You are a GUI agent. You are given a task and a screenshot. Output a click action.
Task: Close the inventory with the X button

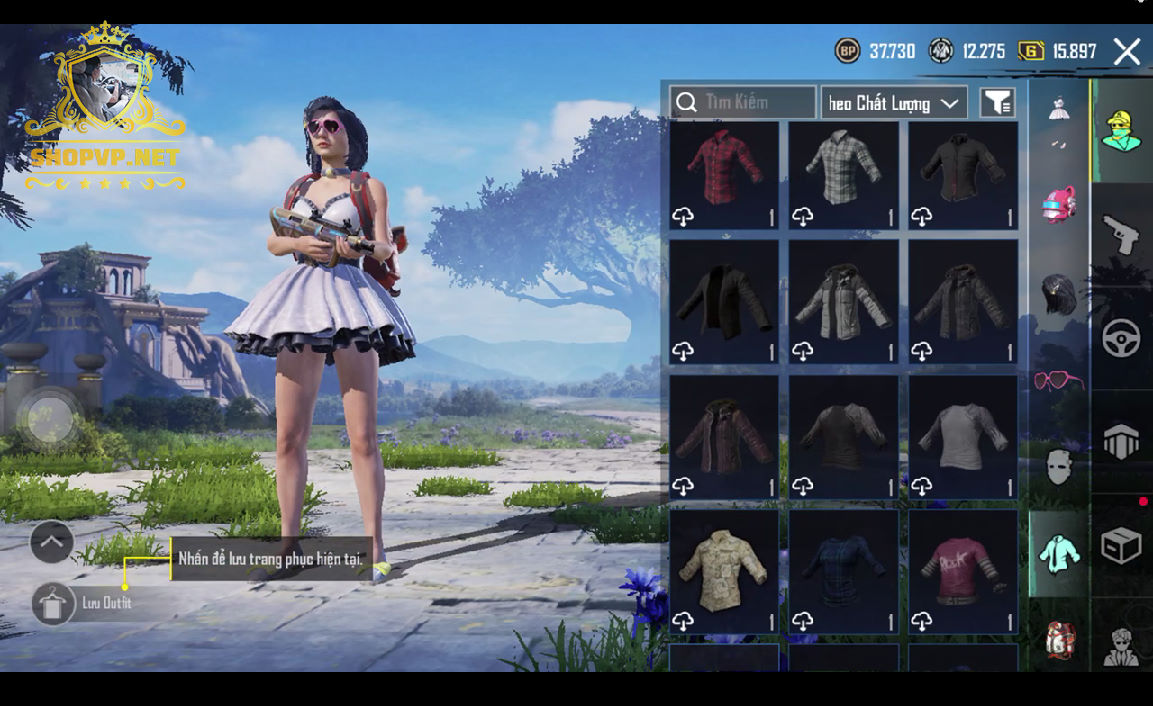[x=1127, y=52]
